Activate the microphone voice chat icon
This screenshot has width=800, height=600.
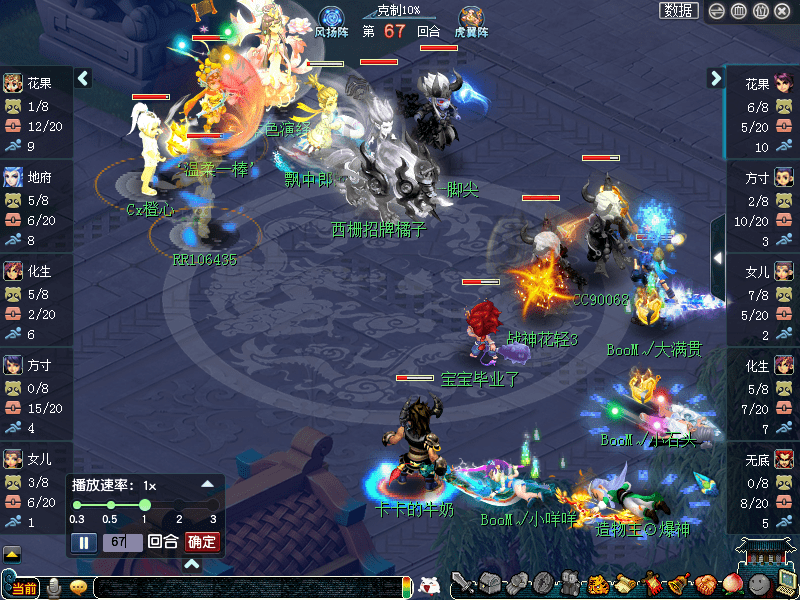click(54, 586)
